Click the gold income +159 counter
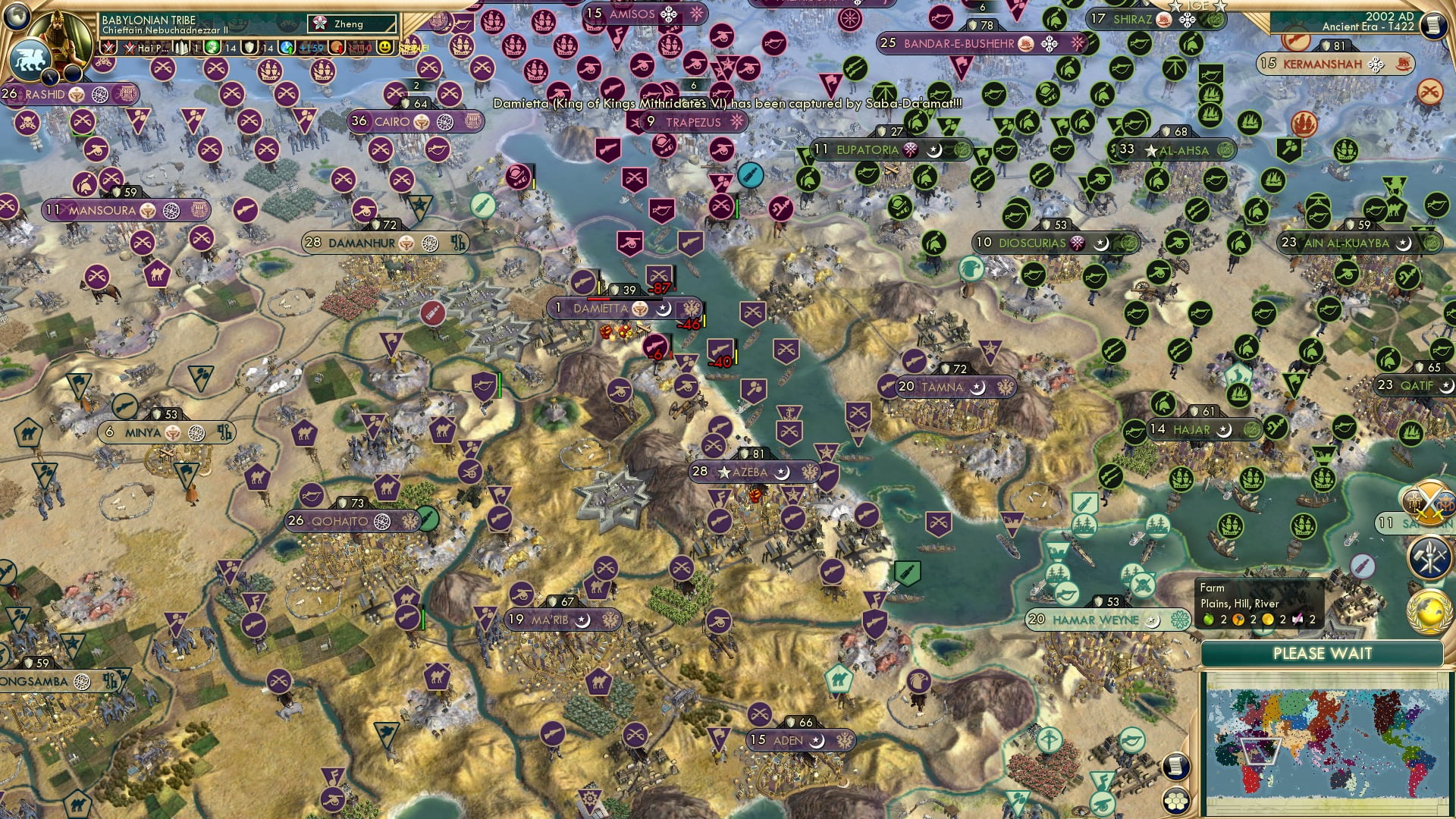Image resolution: width=1456 pixels, height=819 pixels. [311, 48]
